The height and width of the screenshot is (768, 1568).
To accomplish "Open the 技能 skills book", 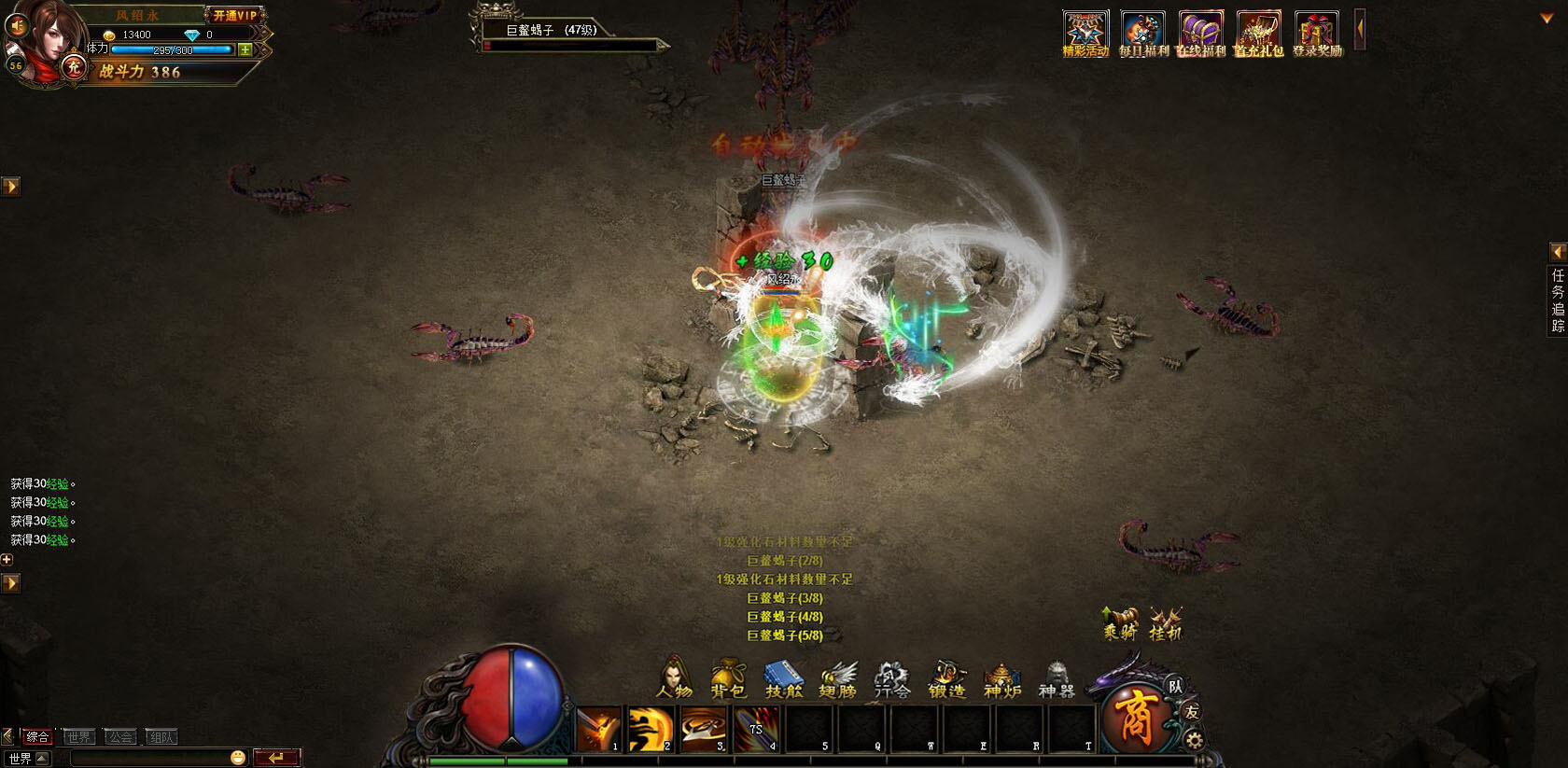I will pyautogui.click(x=783, y=678).
